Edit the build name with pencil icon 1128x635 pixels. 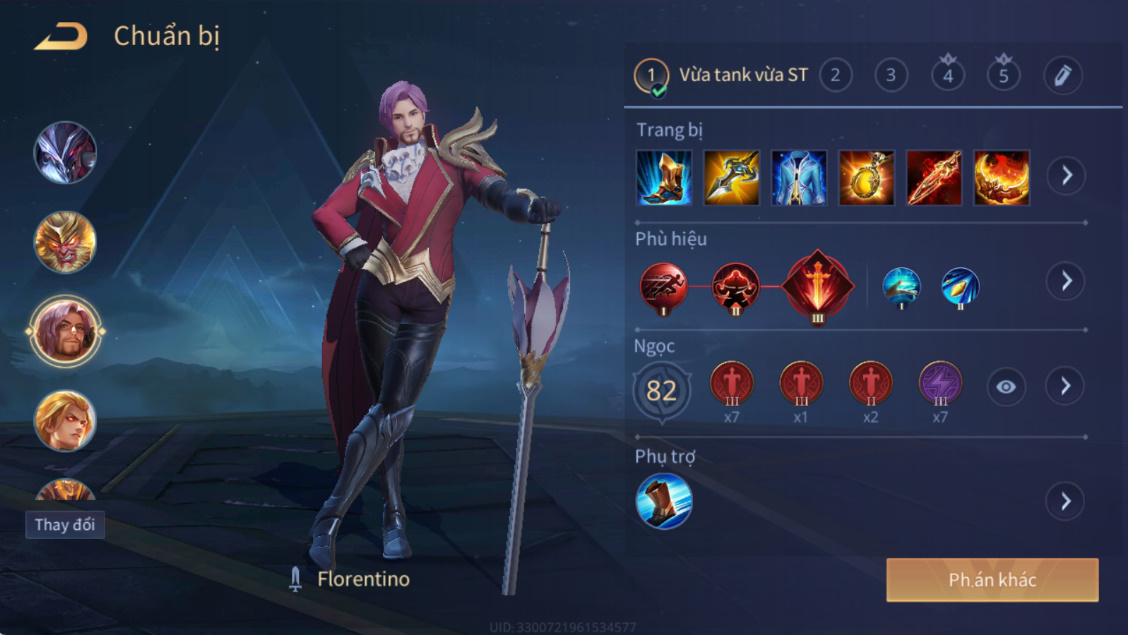pyautogui.click(x=1063, y=75)
